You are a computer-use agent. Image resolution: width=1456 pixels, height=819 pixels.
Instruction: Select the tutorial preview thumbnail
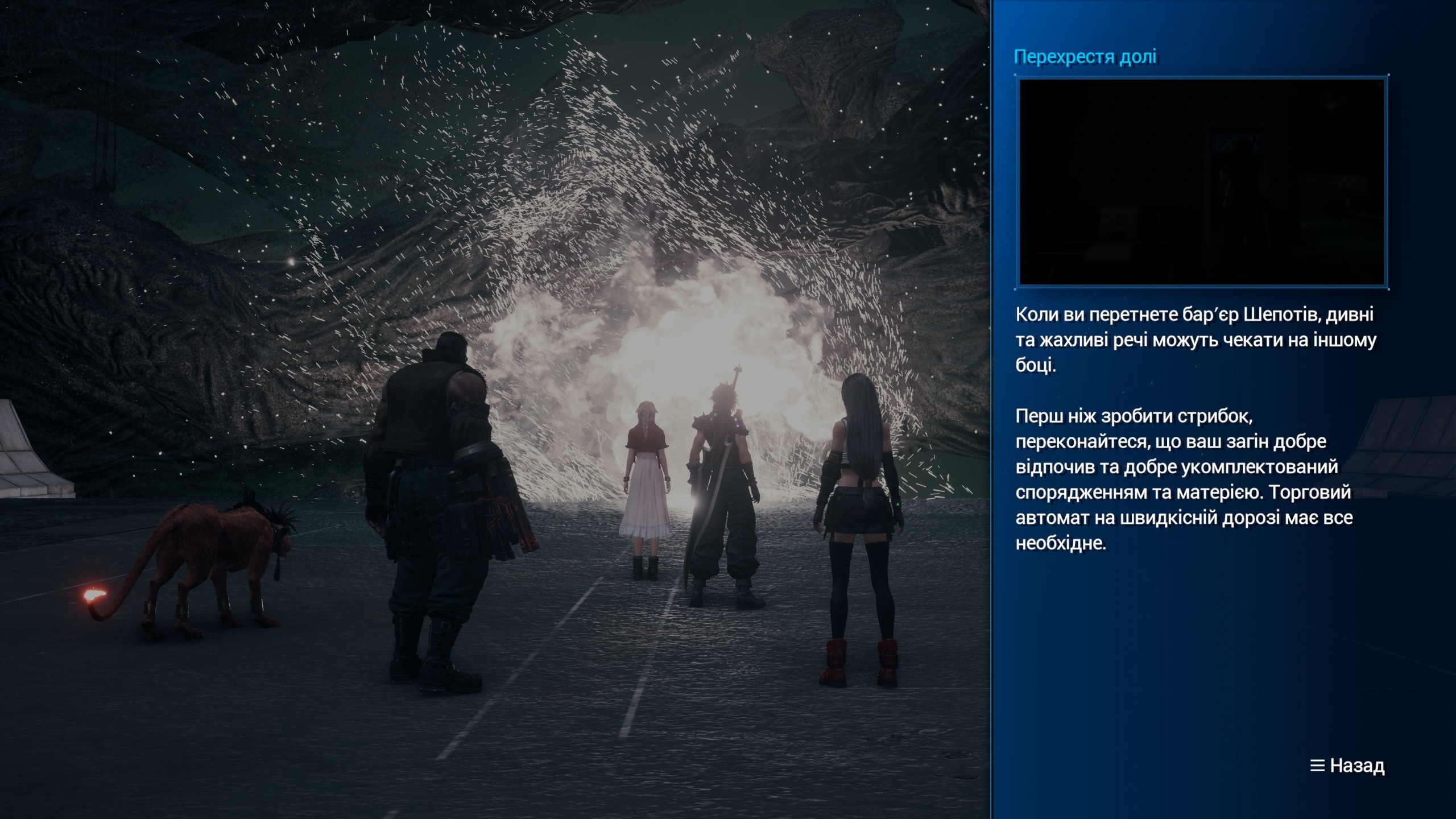click(x=1201, y=182)
